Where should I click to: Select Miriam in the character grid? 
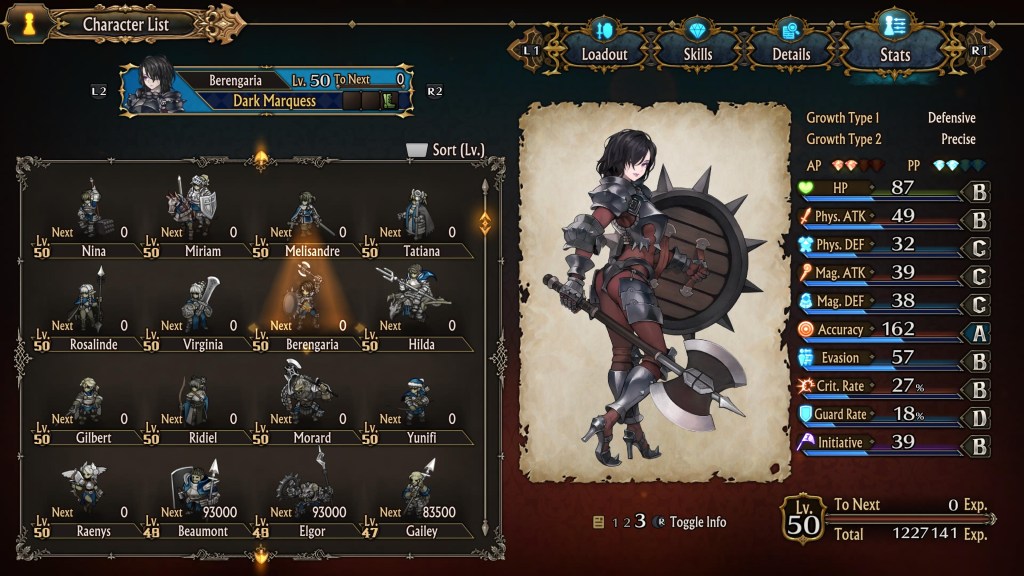(x=202, y=221)
